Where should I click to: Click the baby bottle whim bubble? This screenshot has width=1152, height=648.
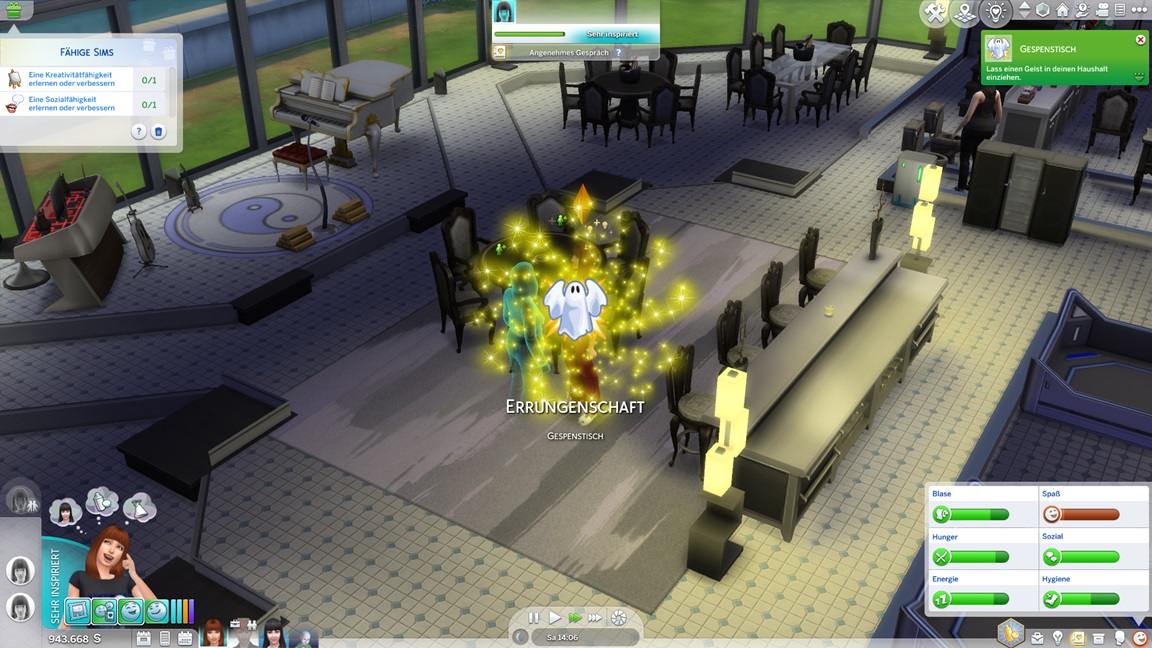(x=101, y=501)
